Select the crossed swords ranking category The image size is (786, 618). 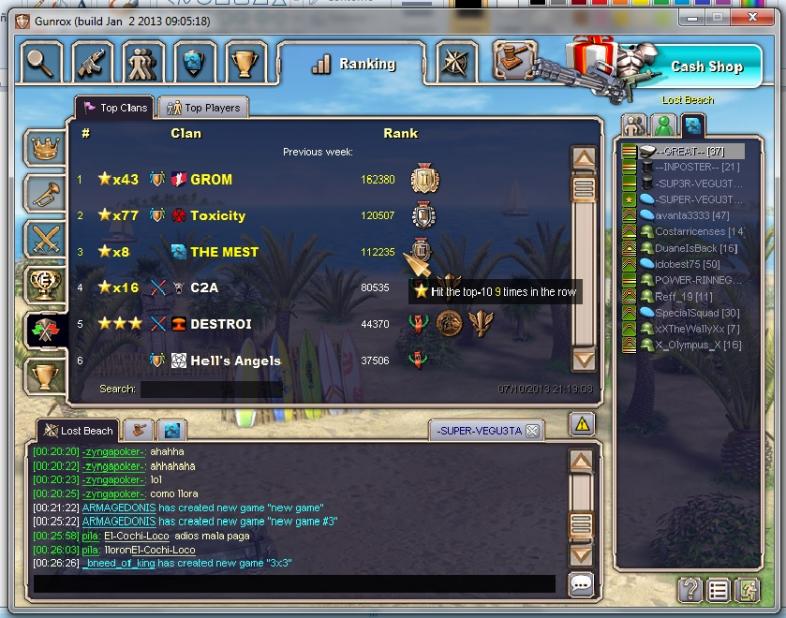pos(43,239)
